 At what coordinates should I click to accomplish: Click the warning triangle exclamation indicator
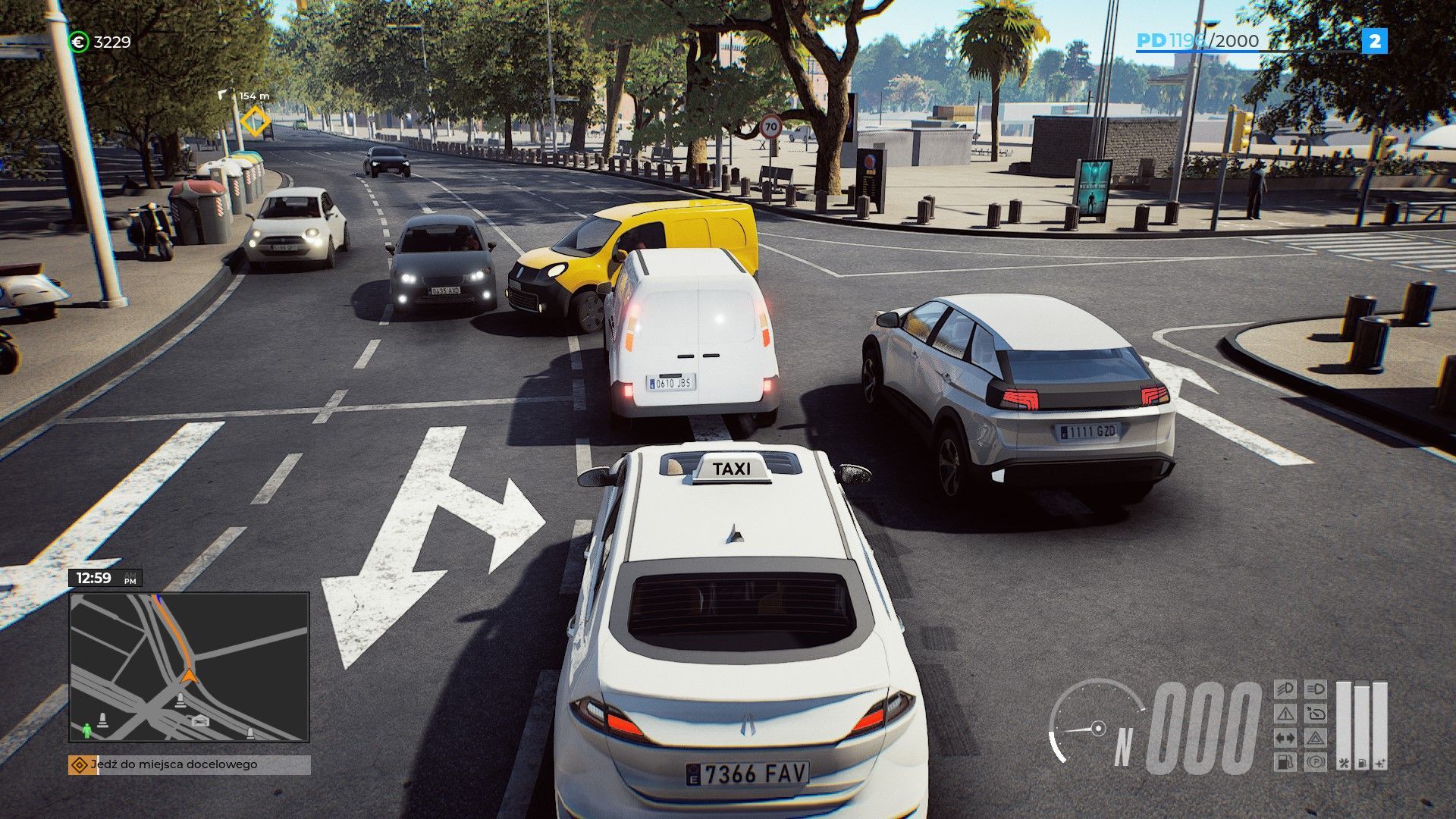tap(1285, 714)
